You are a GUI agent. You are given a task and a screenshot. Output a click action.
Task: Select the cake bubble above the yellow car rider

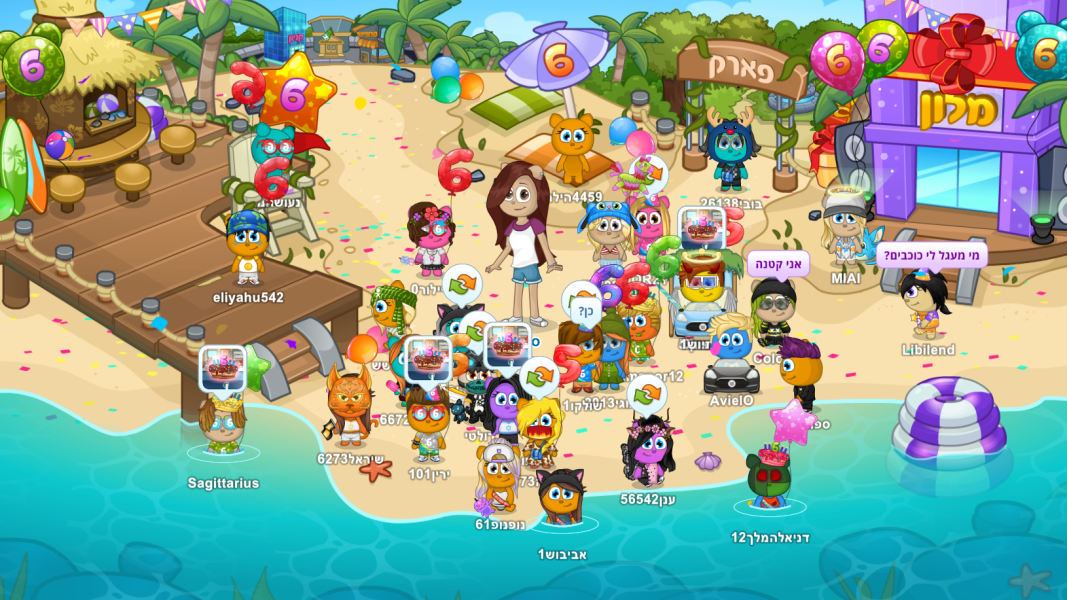coord(701,228)
